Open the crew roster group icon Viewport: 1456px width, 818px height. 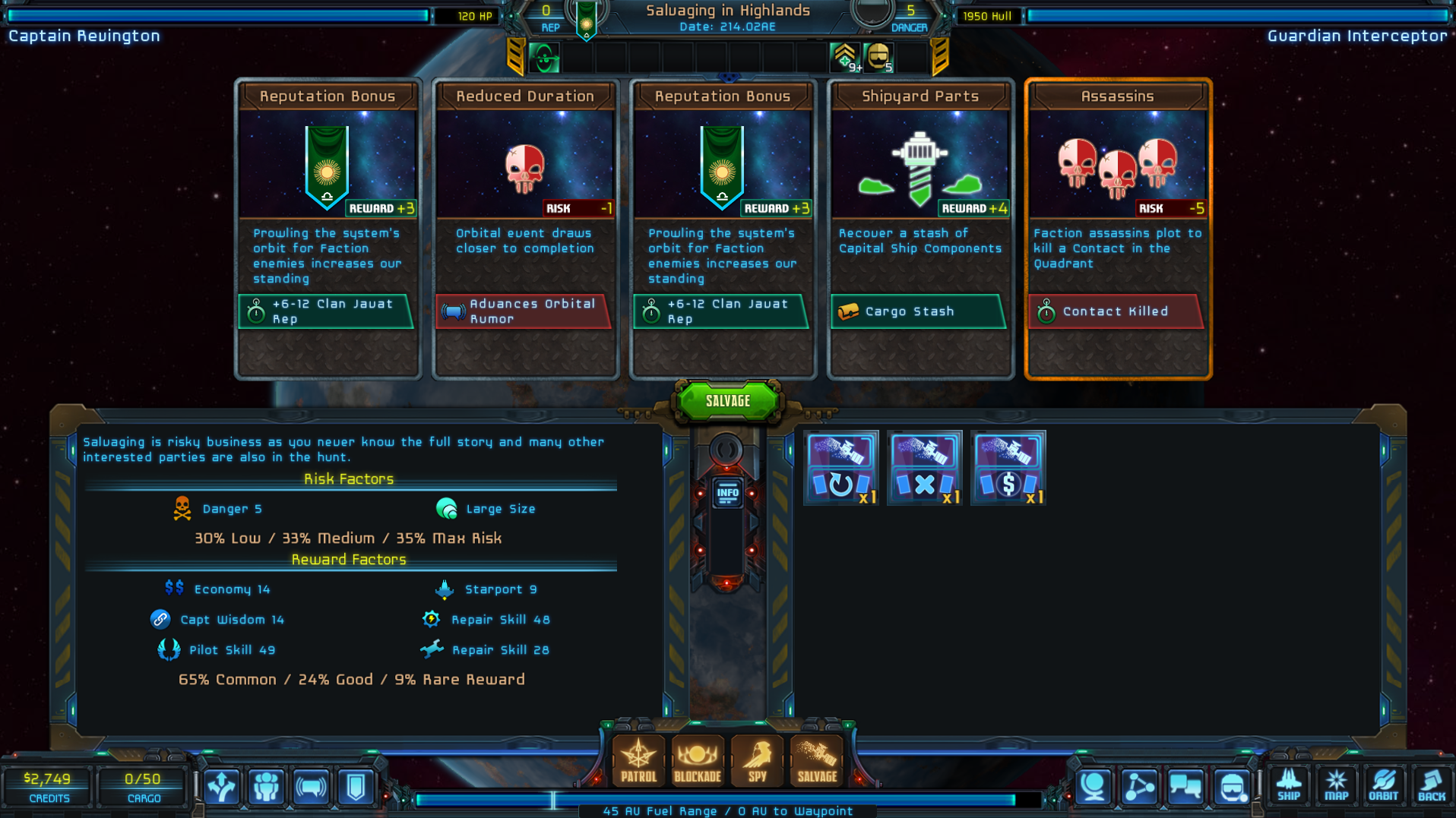(266, 787)
